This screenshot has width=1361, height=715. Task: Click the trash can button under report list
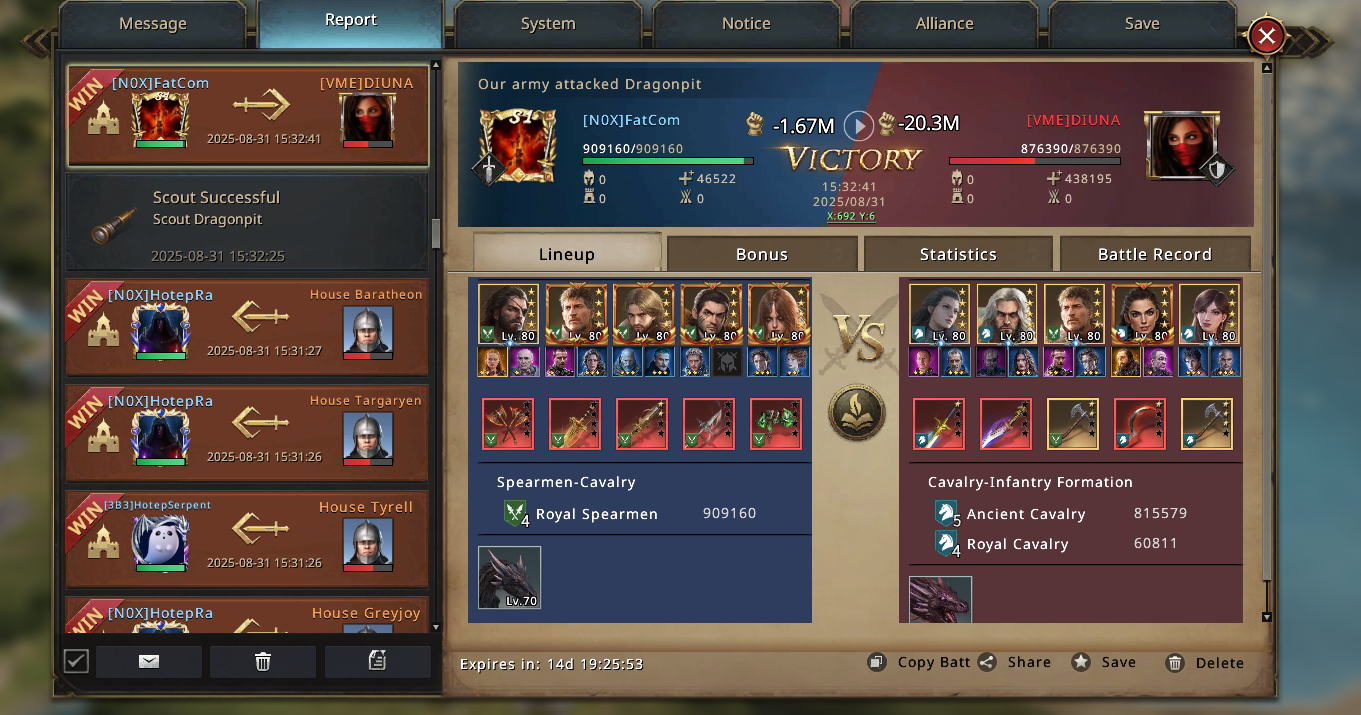263,661
